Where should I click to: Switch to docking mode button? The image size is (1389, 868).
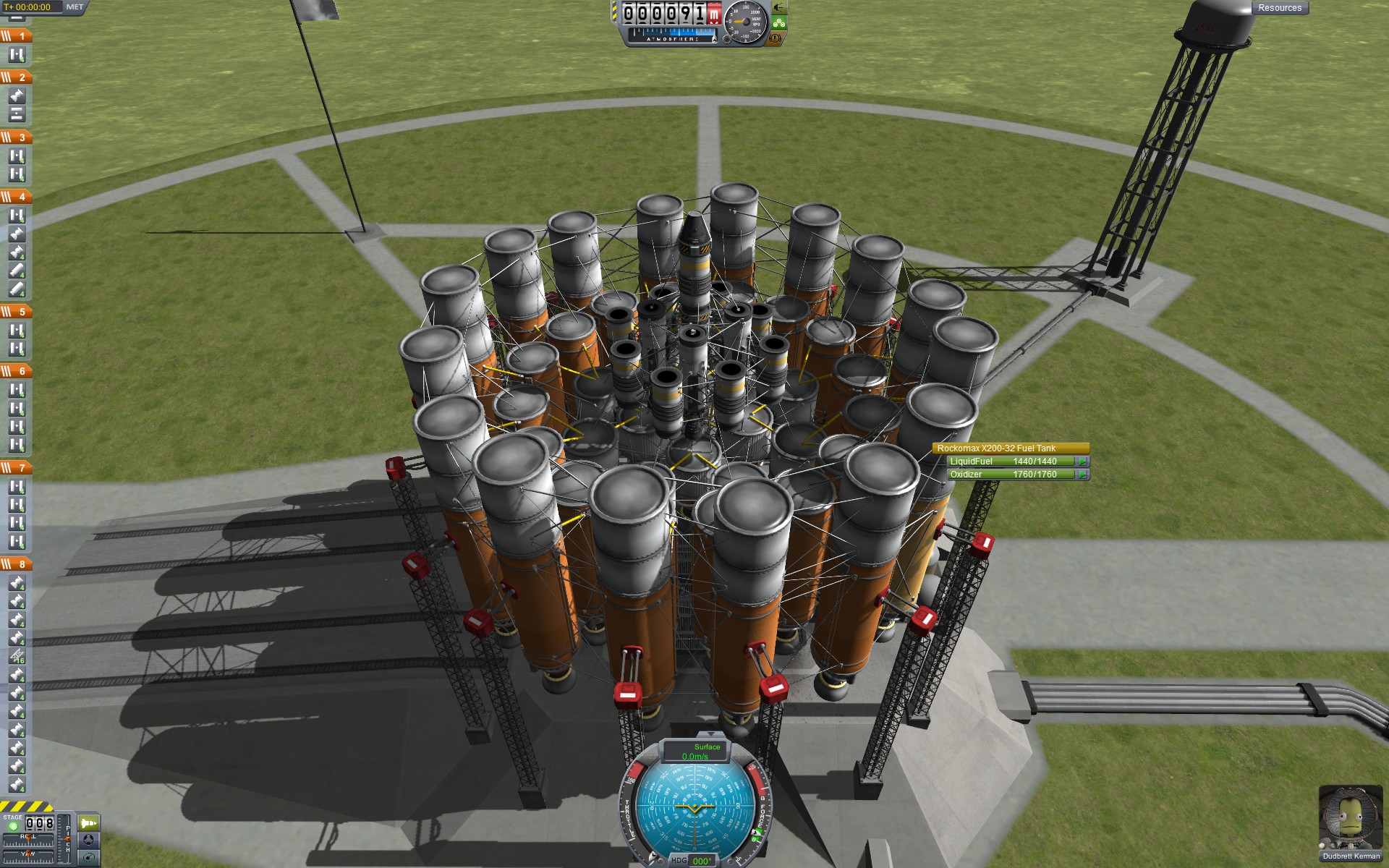click(88, 840)
